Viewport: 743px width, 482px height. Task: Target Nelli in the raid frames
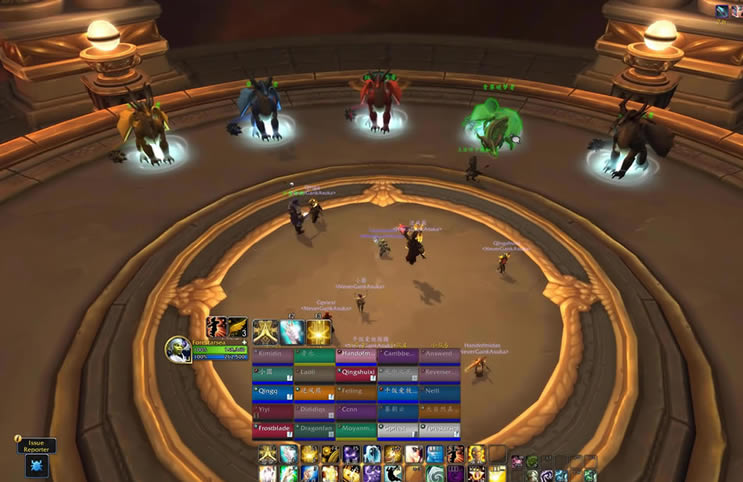[x=440, y=391]
